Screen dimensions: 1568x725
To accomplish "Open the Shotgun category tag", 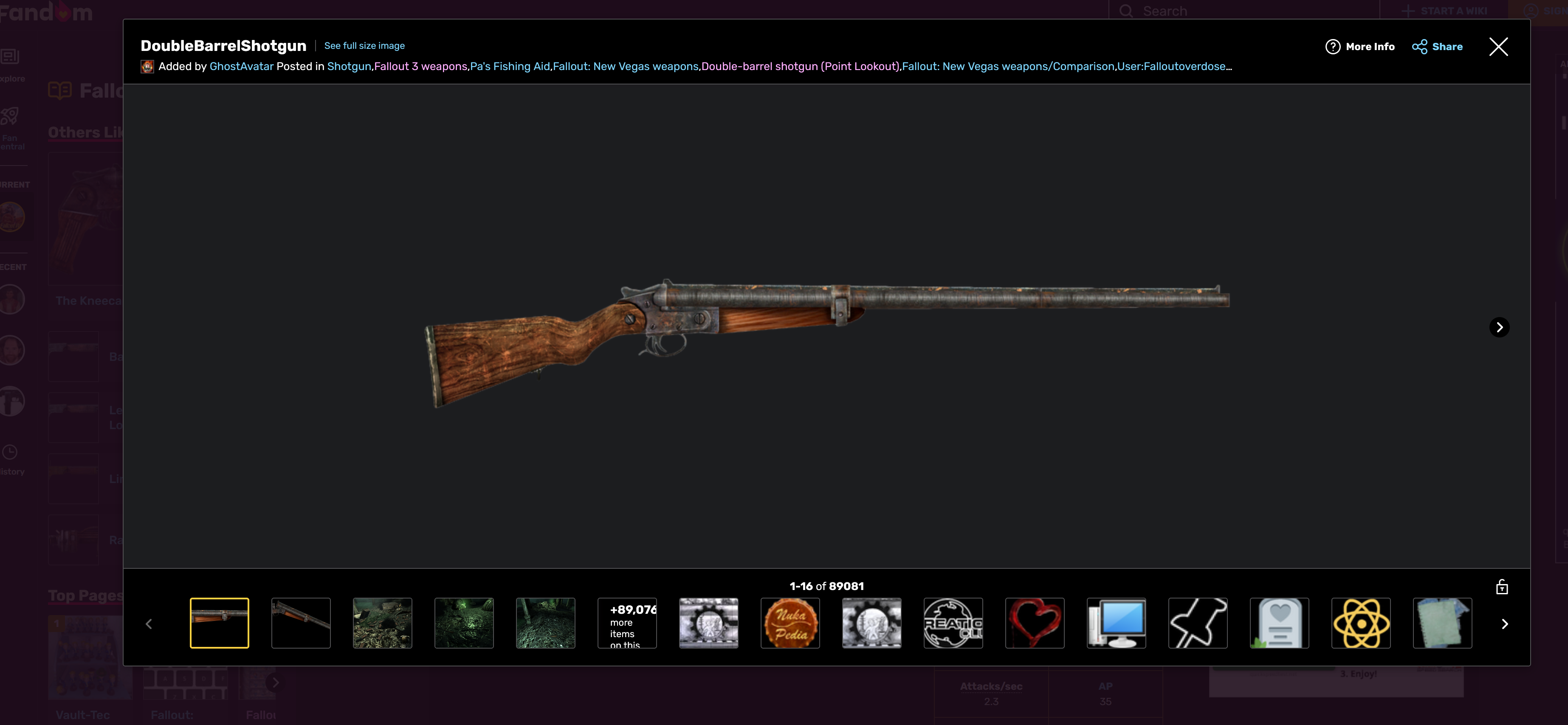I will (349, 66).
